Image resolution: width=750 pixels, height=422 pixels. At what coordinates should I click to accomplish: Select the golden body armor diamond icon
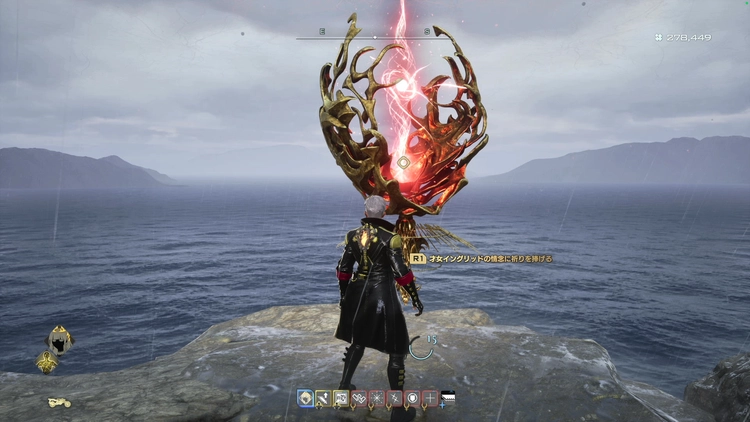(47, 362)
